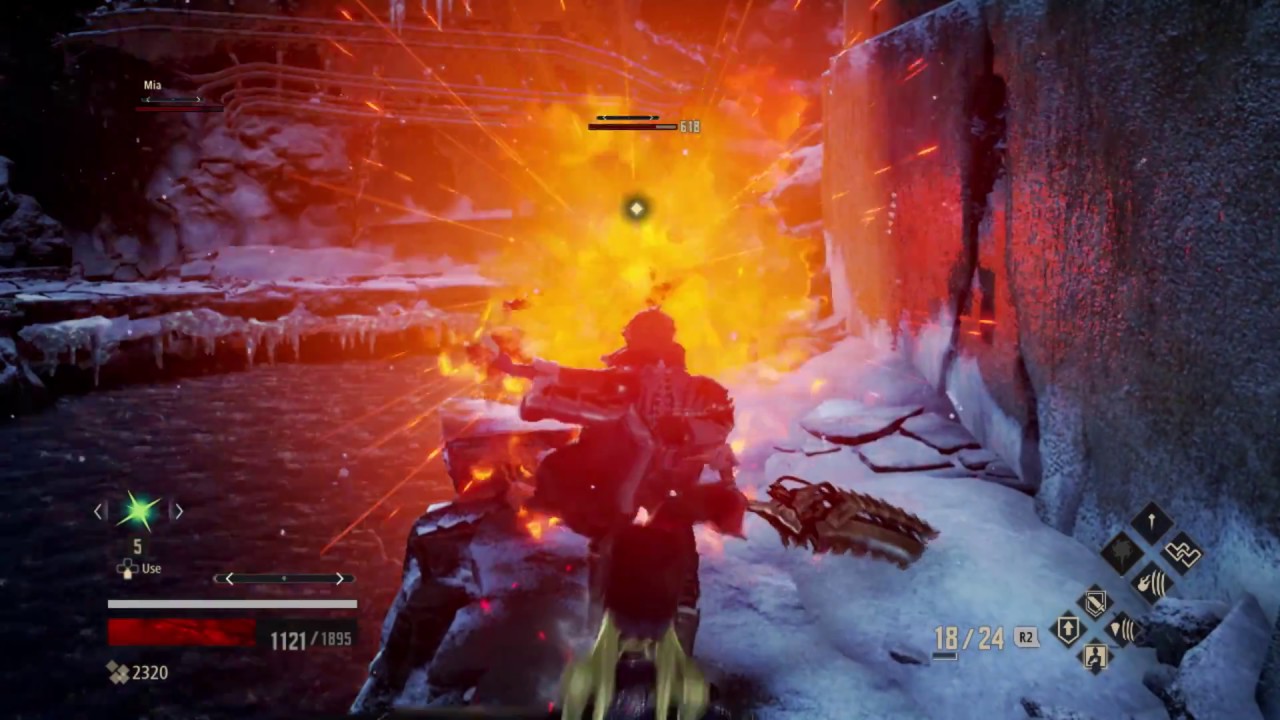This screenshot has width=1280, height=720.
Task: Activate the sword on shield gift
Action: 1096,603
